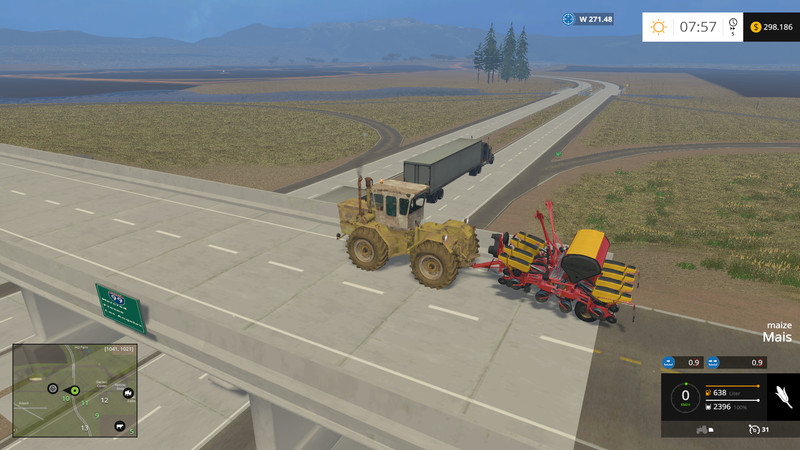Click the fuel pump icon
This screenshot has height=450, width=800.
[x=709, y=392]
